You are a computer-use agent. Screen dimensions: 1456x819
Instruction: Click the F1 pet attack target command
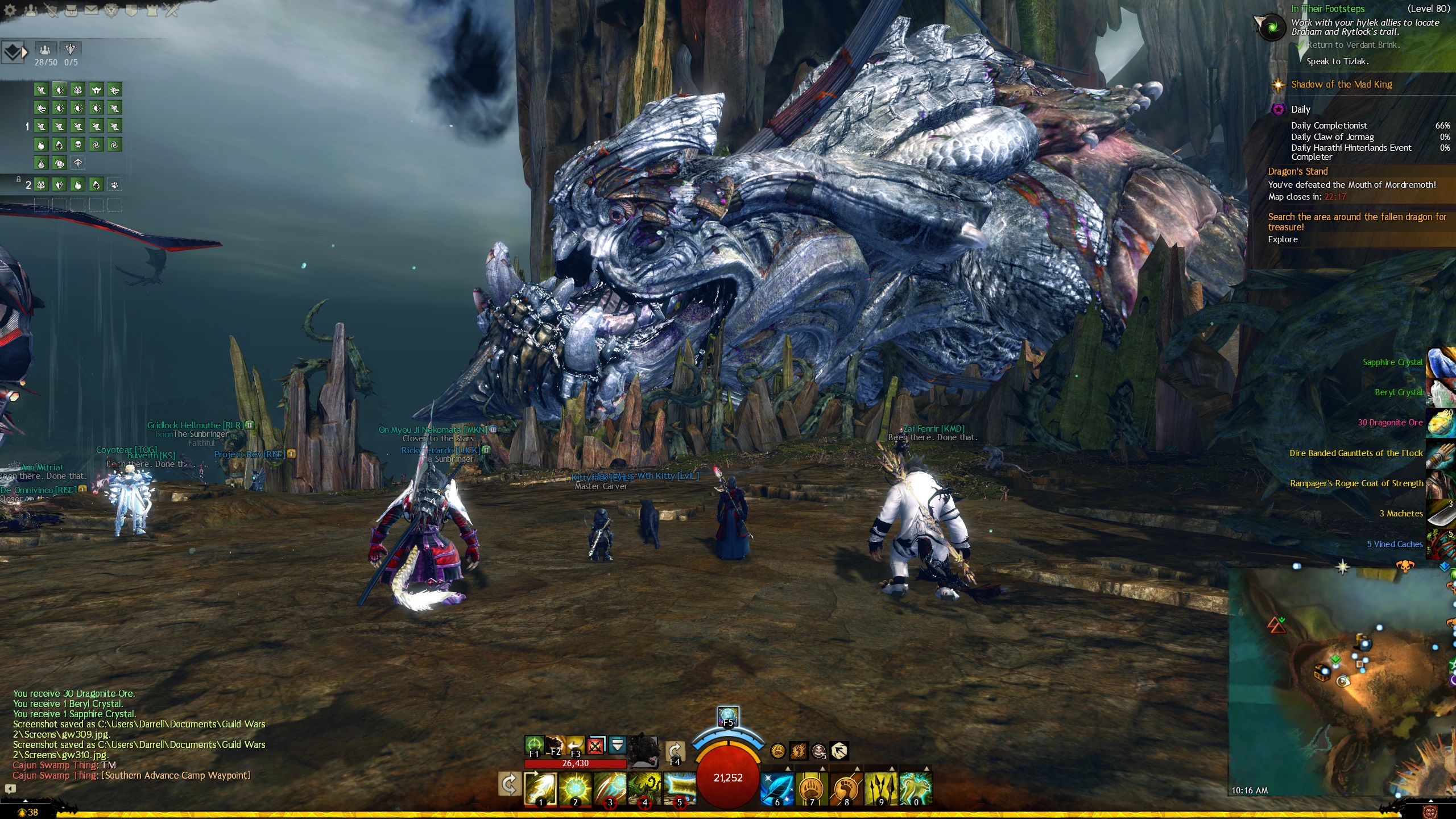[534, 746]
